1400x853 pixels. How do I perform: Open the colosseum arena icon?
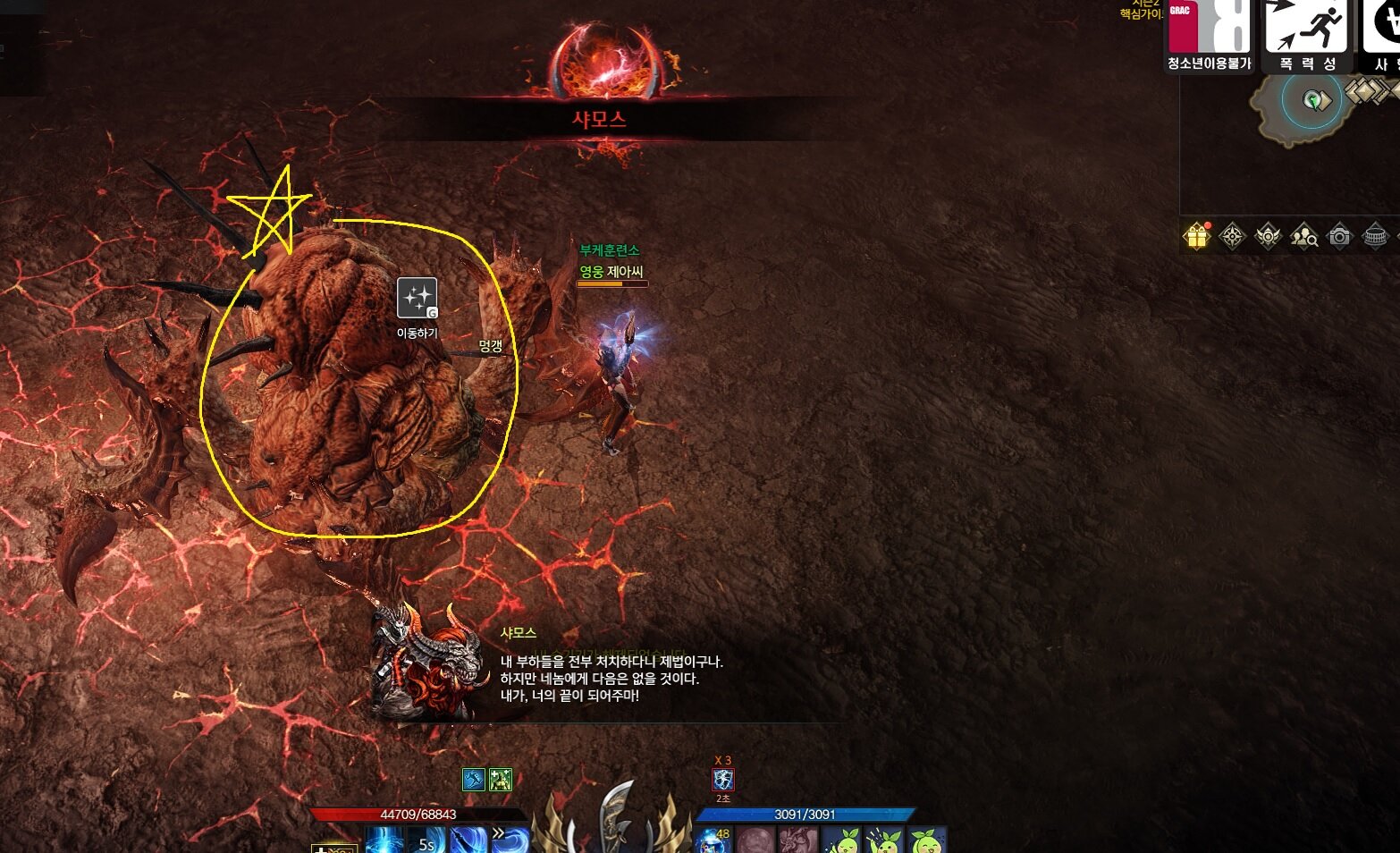pyautogui.click(x=1375, y=236)
